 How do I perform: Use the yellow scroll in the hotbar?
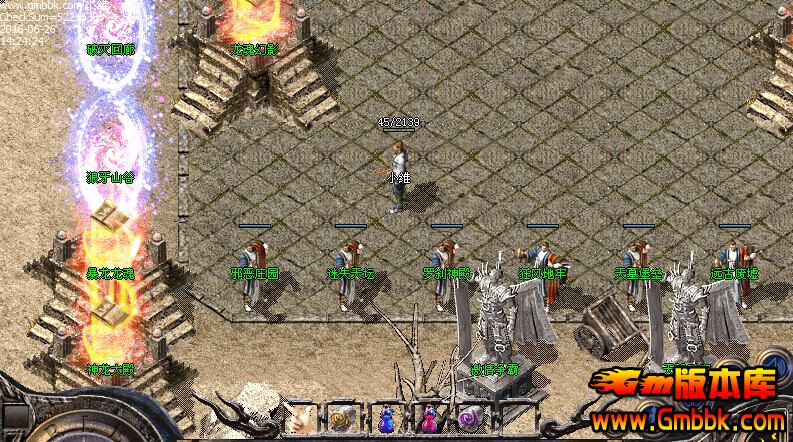pos(342,418)
